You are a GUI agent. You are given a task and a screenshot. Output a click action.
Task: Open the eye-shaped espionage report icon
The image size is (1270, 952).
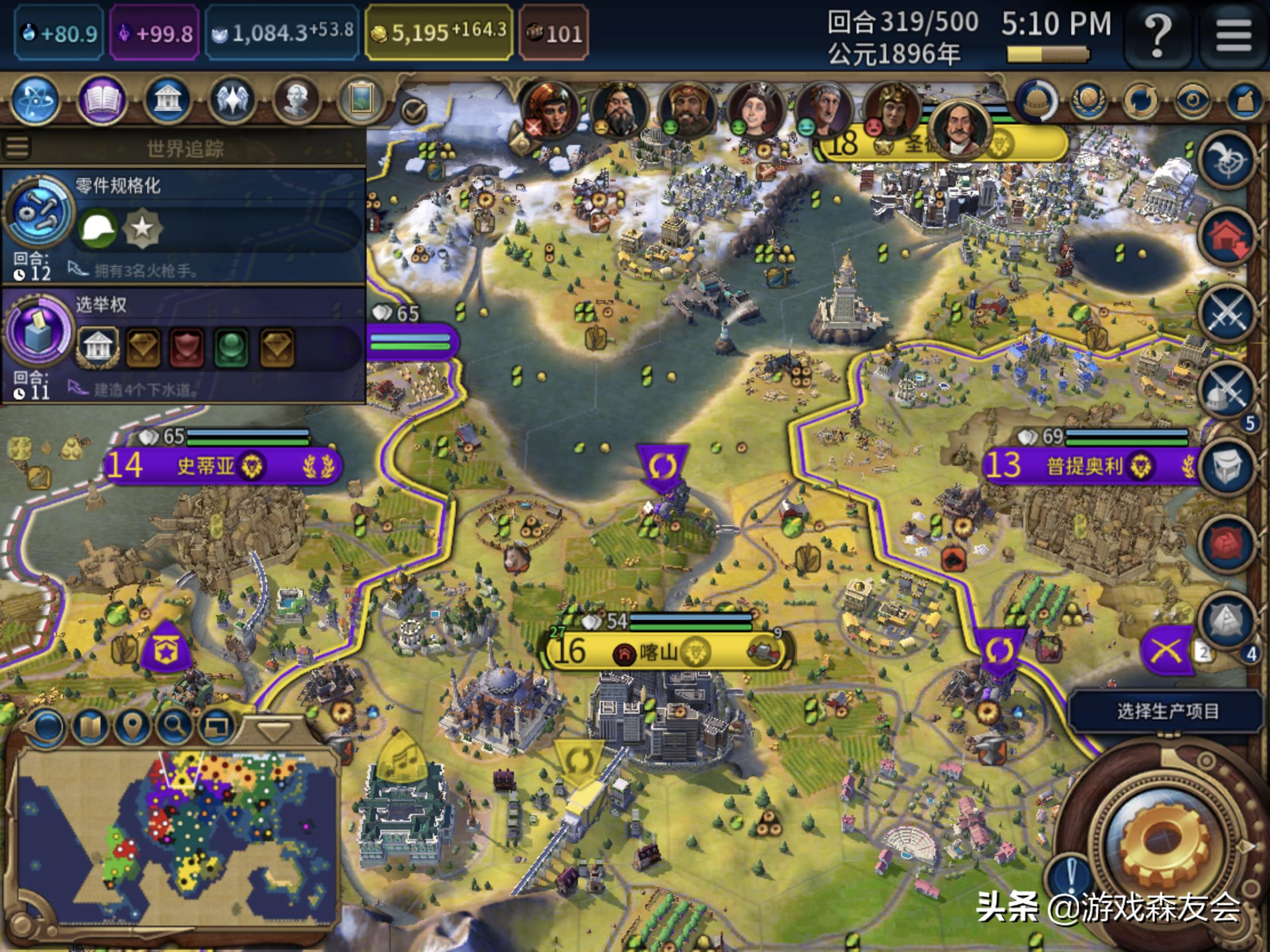tap(1192, 102)
